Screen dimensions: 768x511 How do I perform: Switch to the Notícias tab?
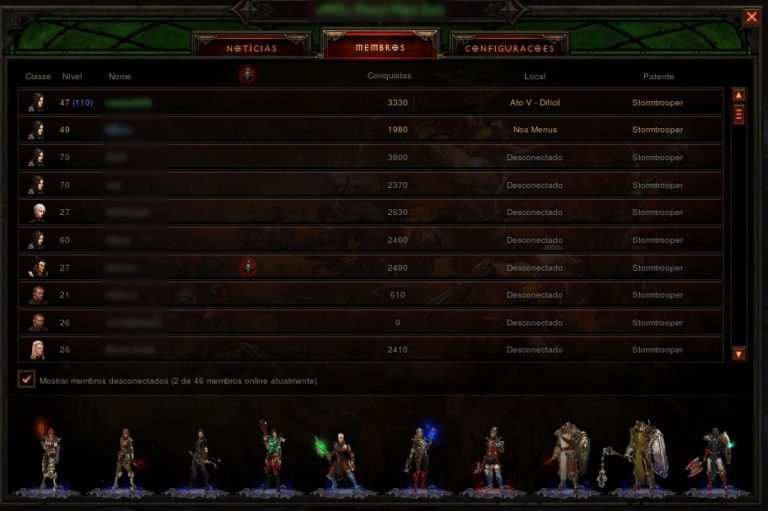coord(251,47)
